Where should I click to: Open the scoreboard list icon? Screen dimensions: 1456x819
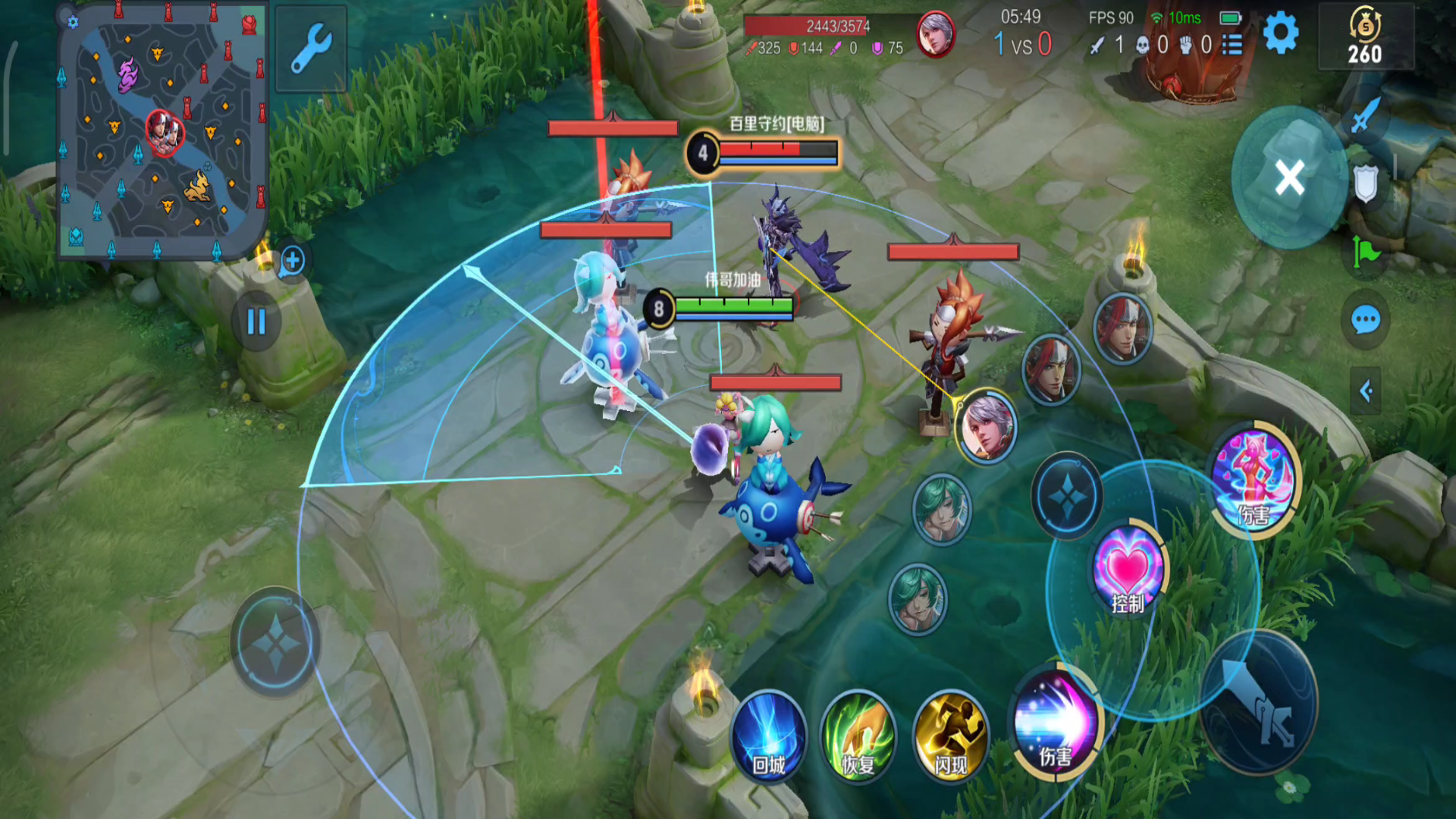tap(1232, 45)
